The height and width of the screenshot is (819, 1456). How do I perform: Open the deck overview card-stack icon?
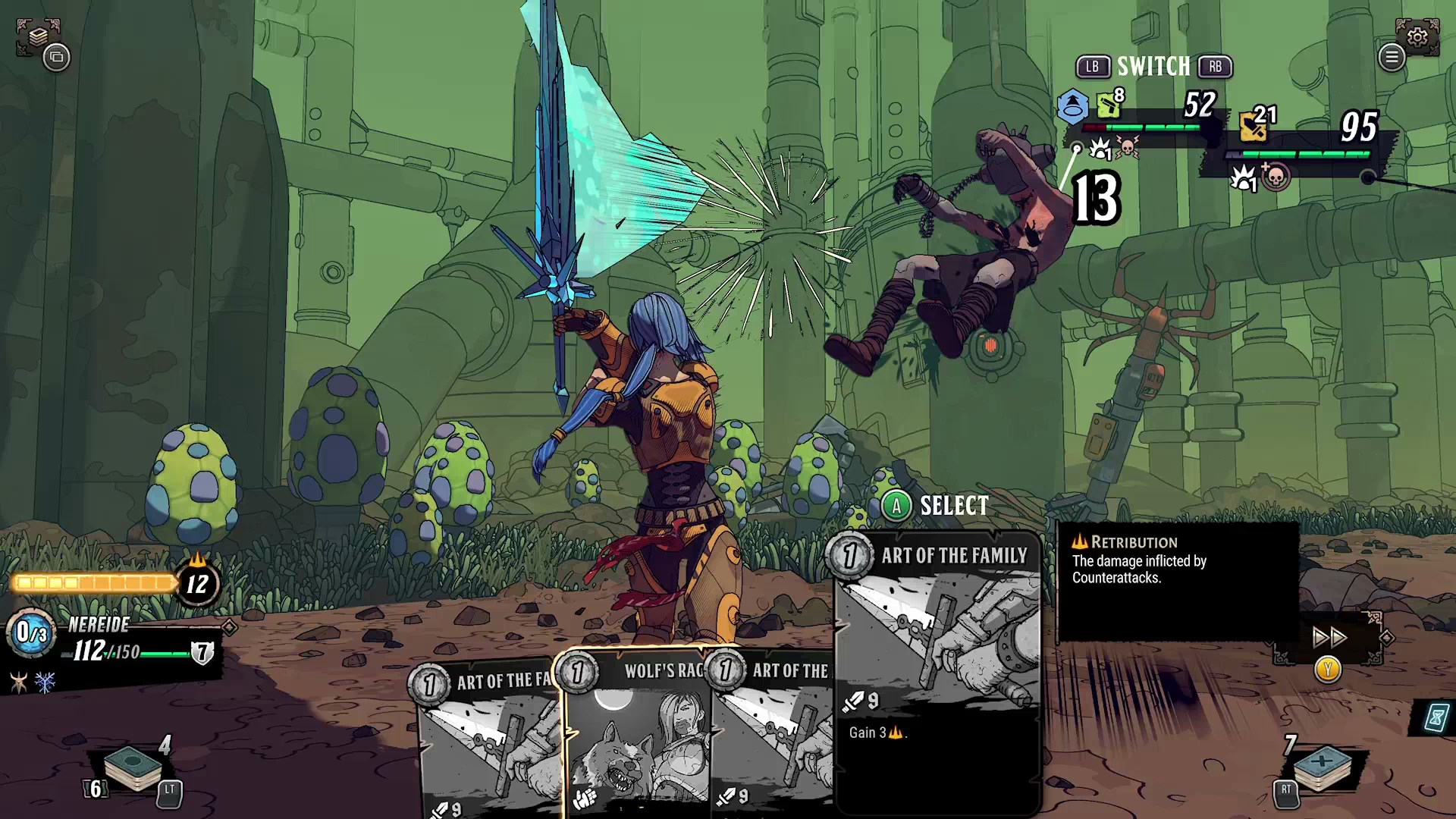pyautogui.click(x=37, y=36)
